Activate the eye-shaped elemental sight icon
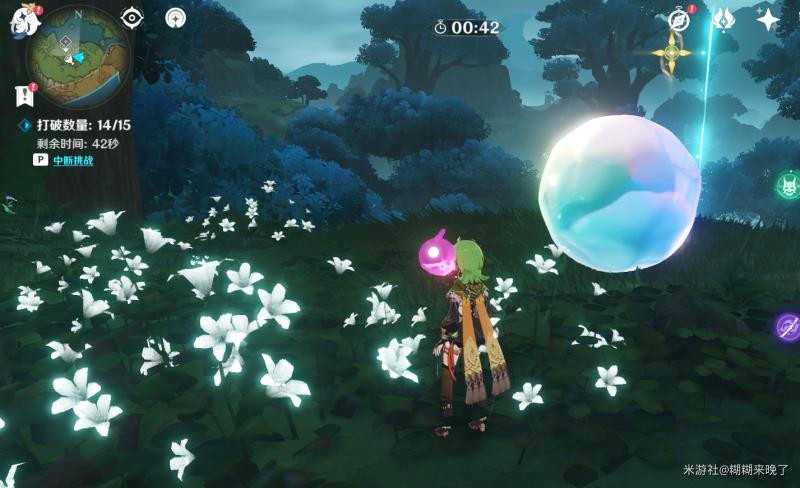Image resolution: width=800 pixels, height=488 pixels. (132, 18)
